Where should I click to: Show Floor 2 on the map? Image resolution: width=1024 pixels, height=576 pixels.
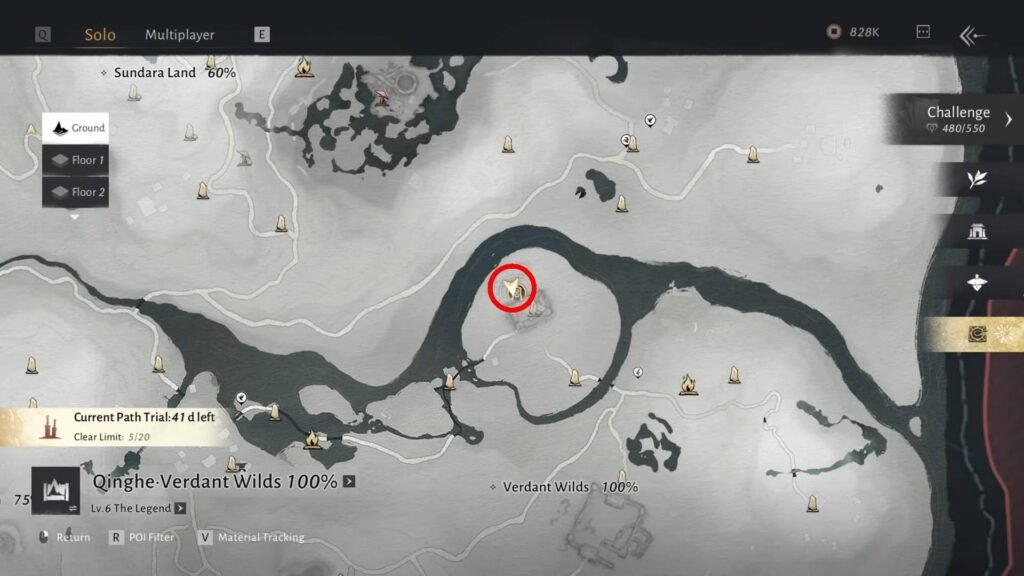(x=75, y=192)
